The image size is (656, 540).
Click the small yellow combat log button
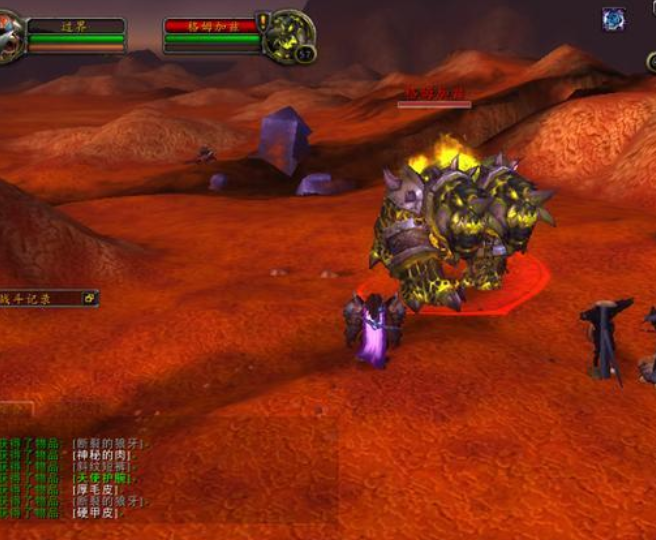tap(90, 298)
